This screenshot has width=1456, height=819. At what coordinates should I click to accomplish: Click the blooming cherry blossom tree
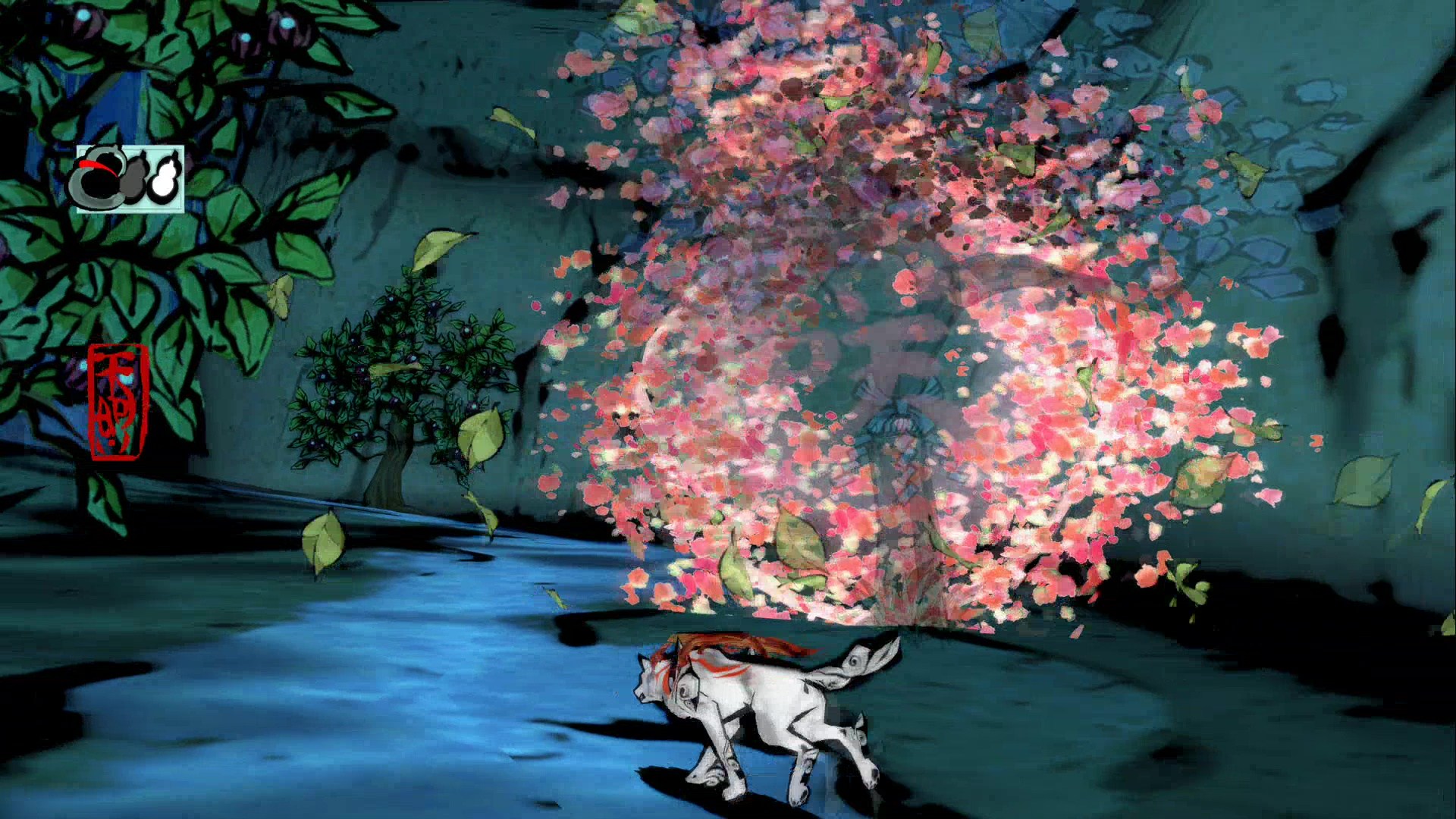pos(872,303)
